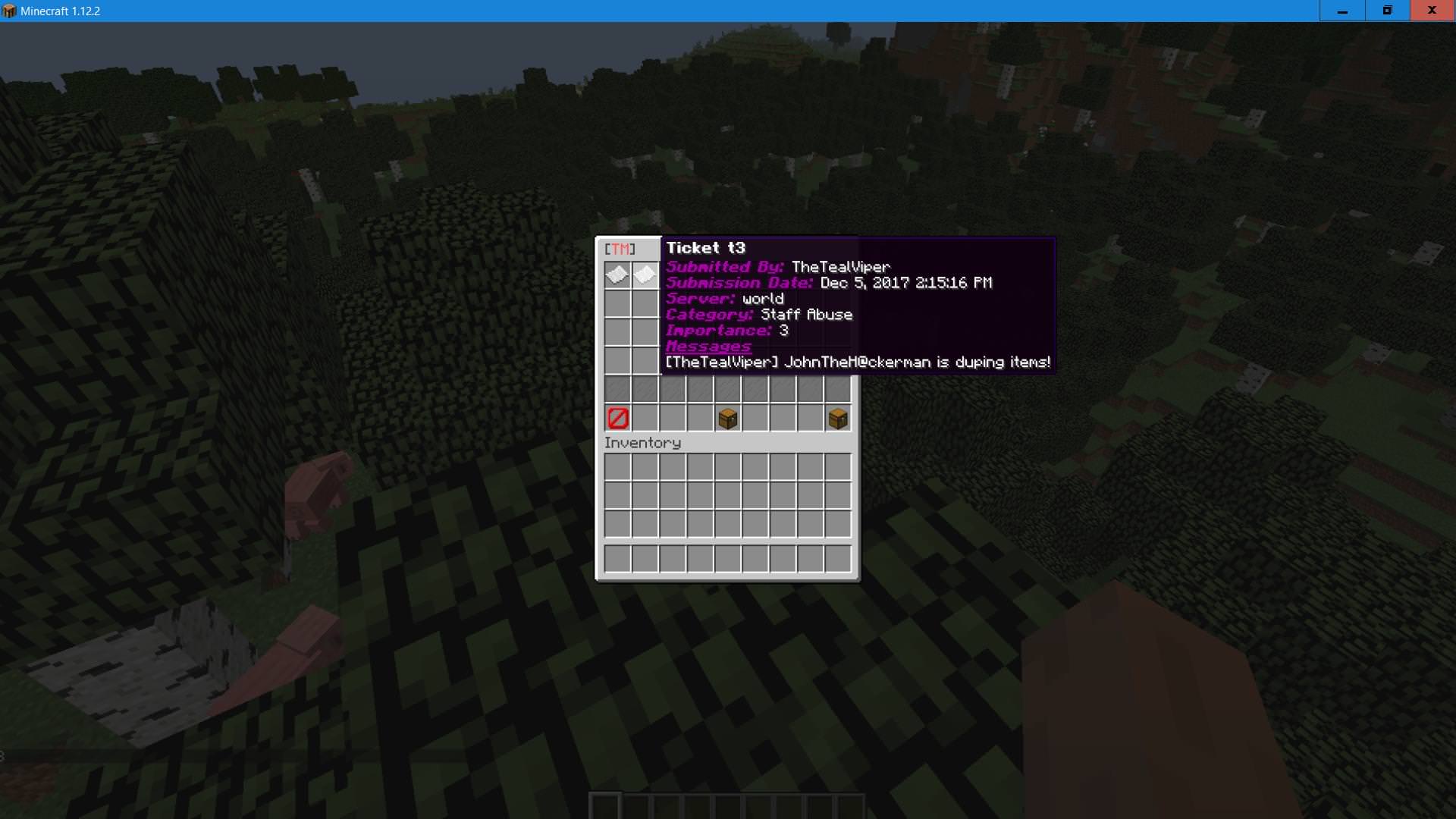Image resolution: width=1456 pixels, height=819 pixels.
Task: Select the second ticket paper icon
Action: pyautogui.click(x=644, y=275)
